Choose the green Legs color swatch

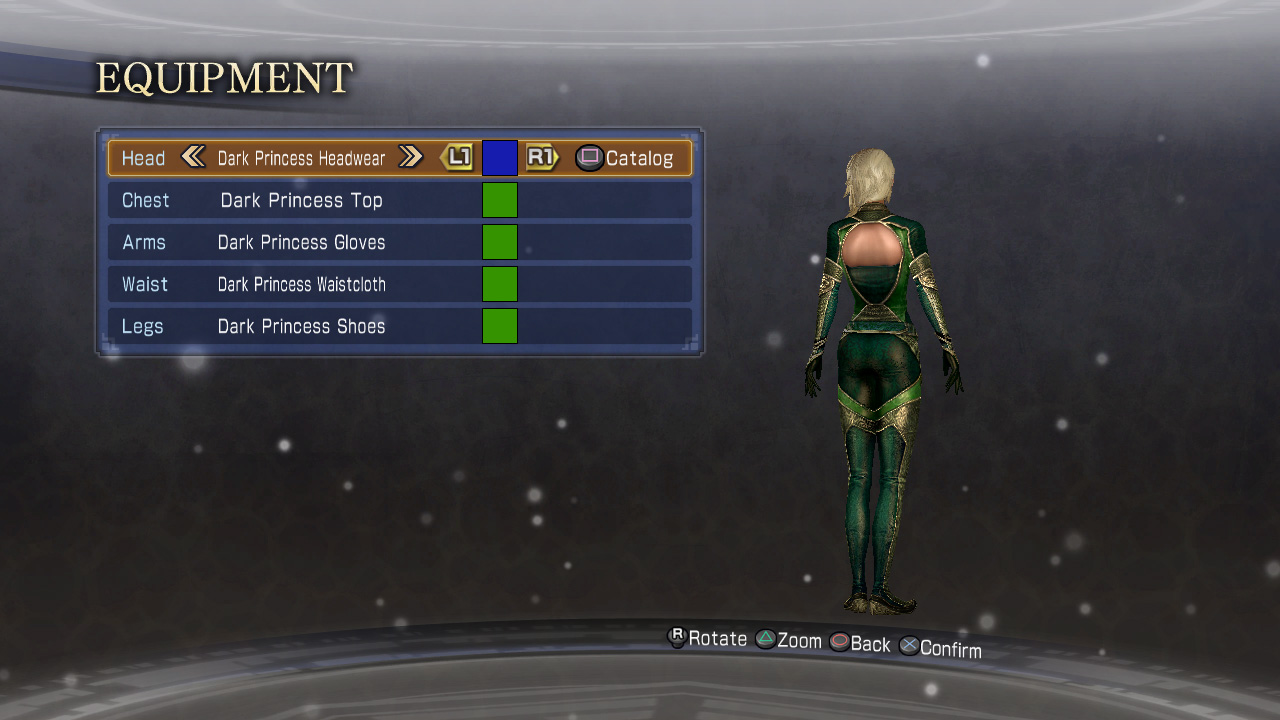[500, 326]
